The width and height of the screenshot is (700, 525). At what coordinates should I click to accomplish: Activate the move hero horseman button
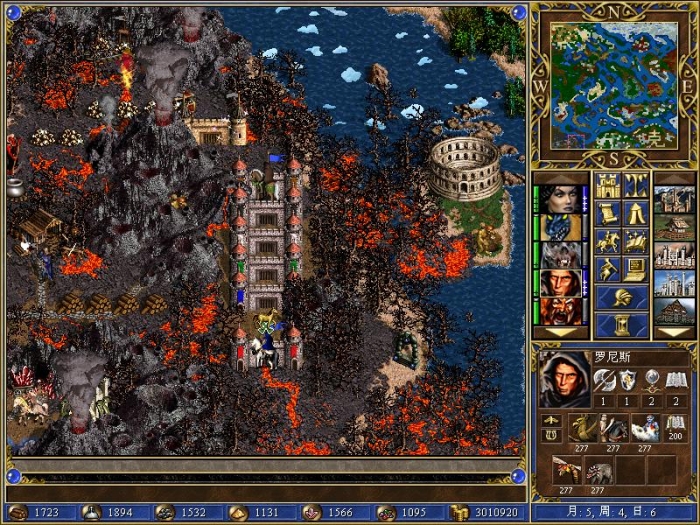[608, 241]
